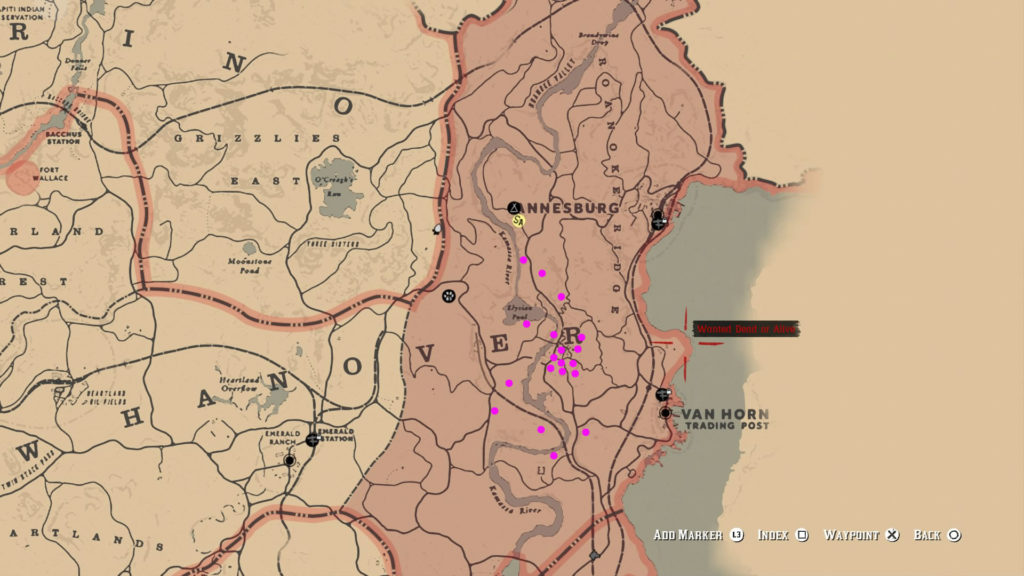Viewport: 1024px width, 576px height.
Task: Select the tent camp icon at Annesburg
Action: [515, 207]
